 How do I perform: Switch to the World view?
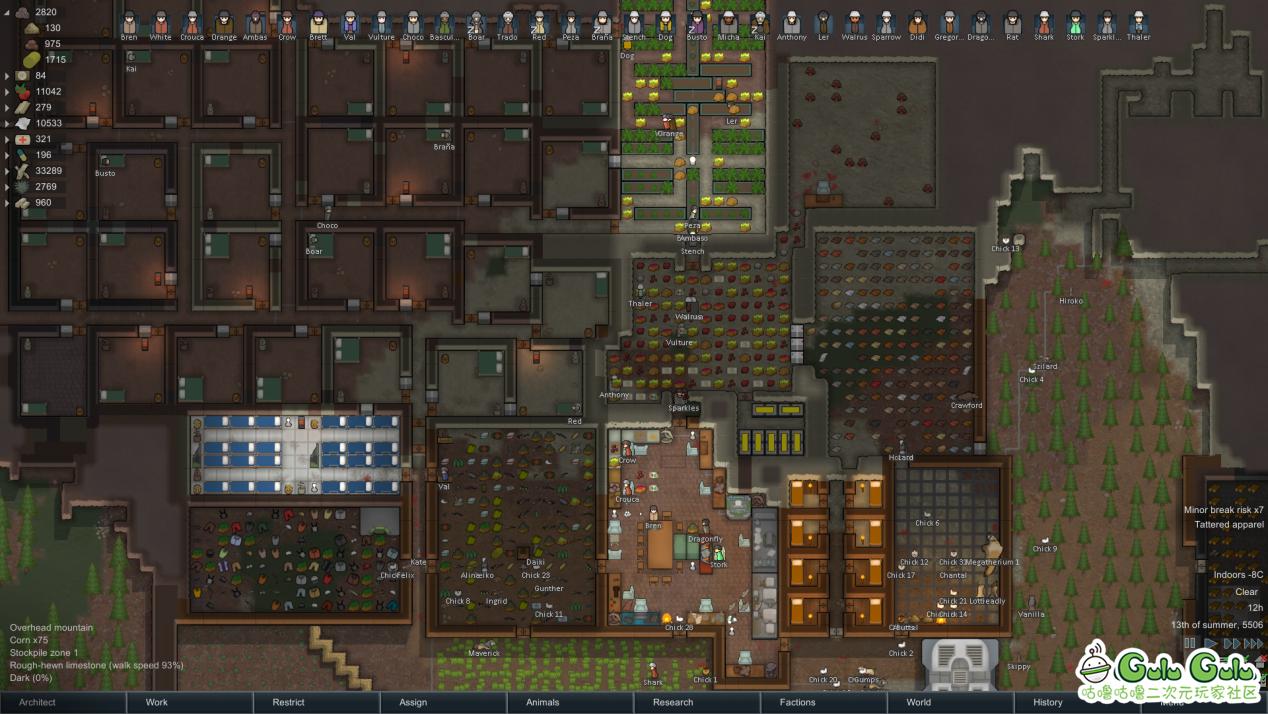coord(918,702)
